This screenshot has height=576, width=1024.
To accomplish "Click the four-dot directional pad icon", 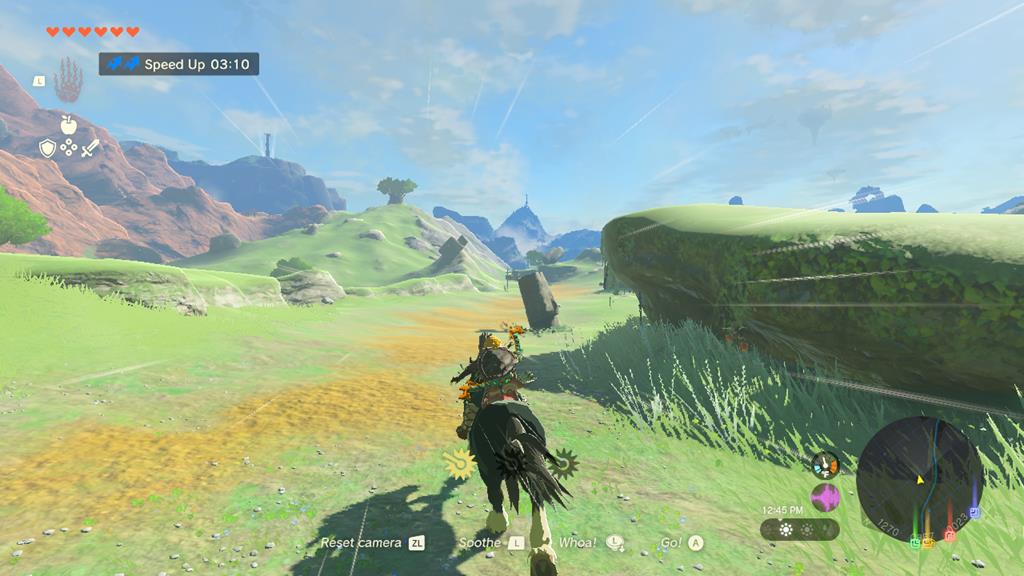I will (68, 148).
